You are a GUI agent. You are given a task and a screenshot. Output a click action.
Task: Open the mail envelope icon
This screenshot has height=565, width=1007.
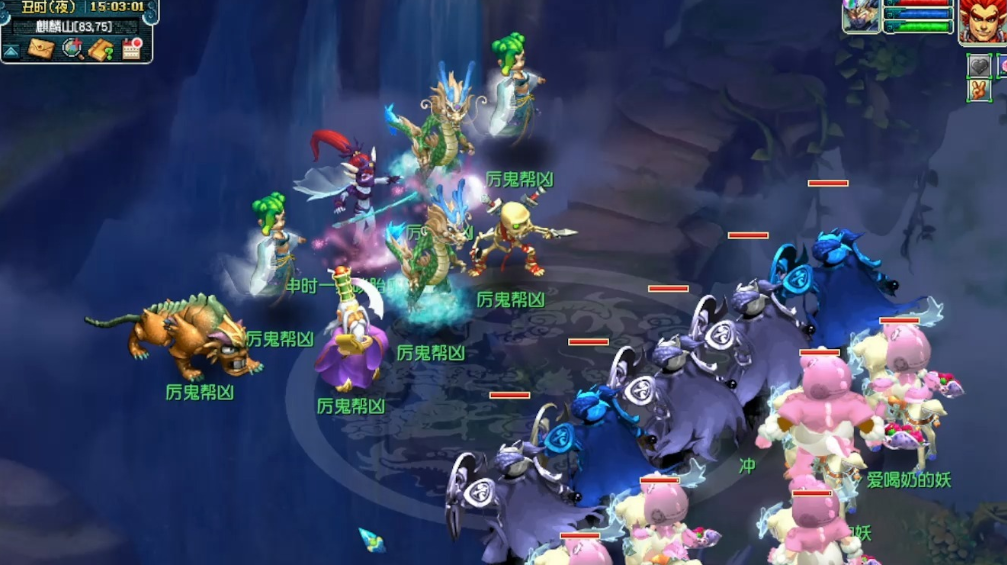(40, 49)
